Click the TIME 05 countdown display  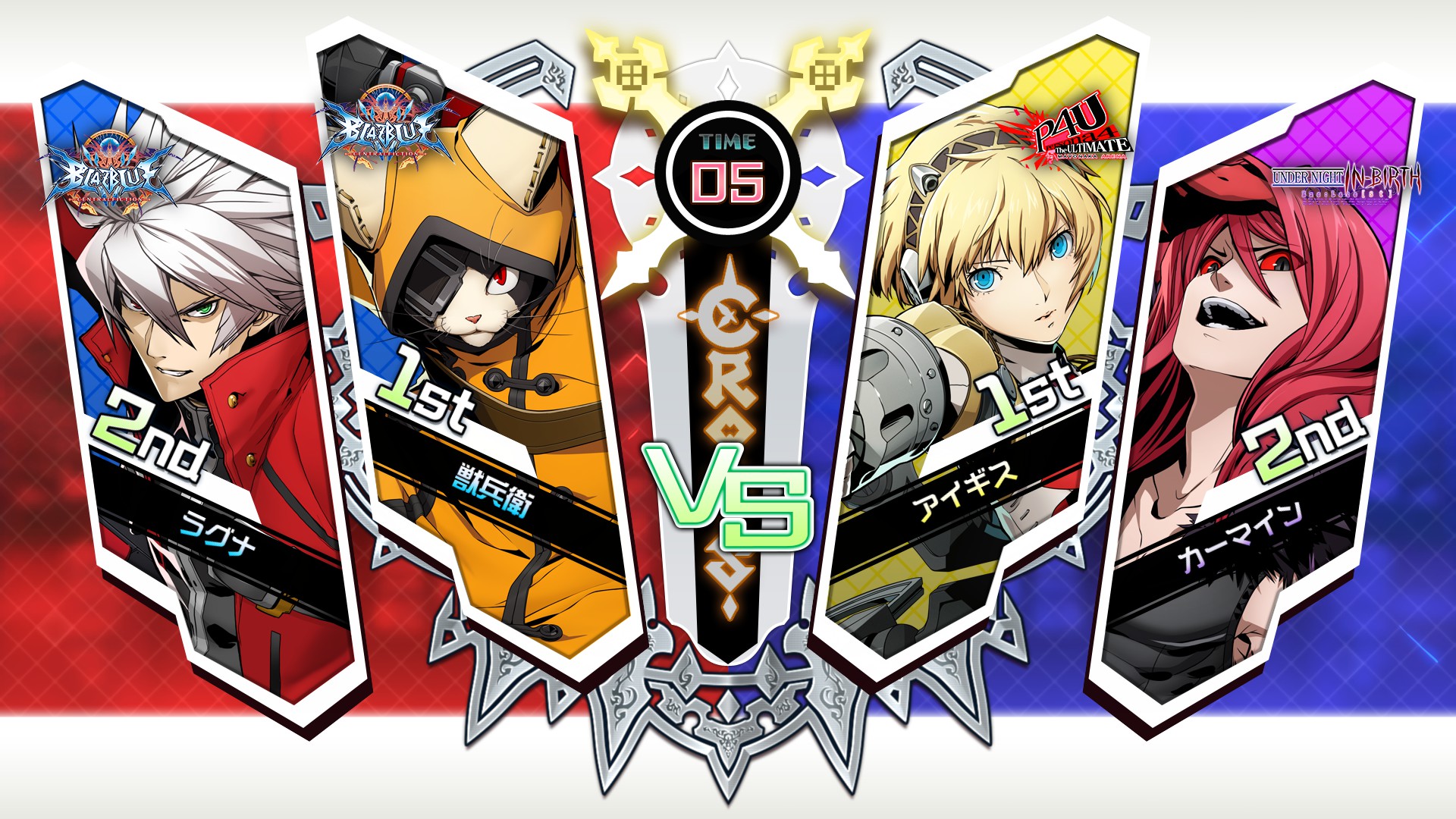726,163
